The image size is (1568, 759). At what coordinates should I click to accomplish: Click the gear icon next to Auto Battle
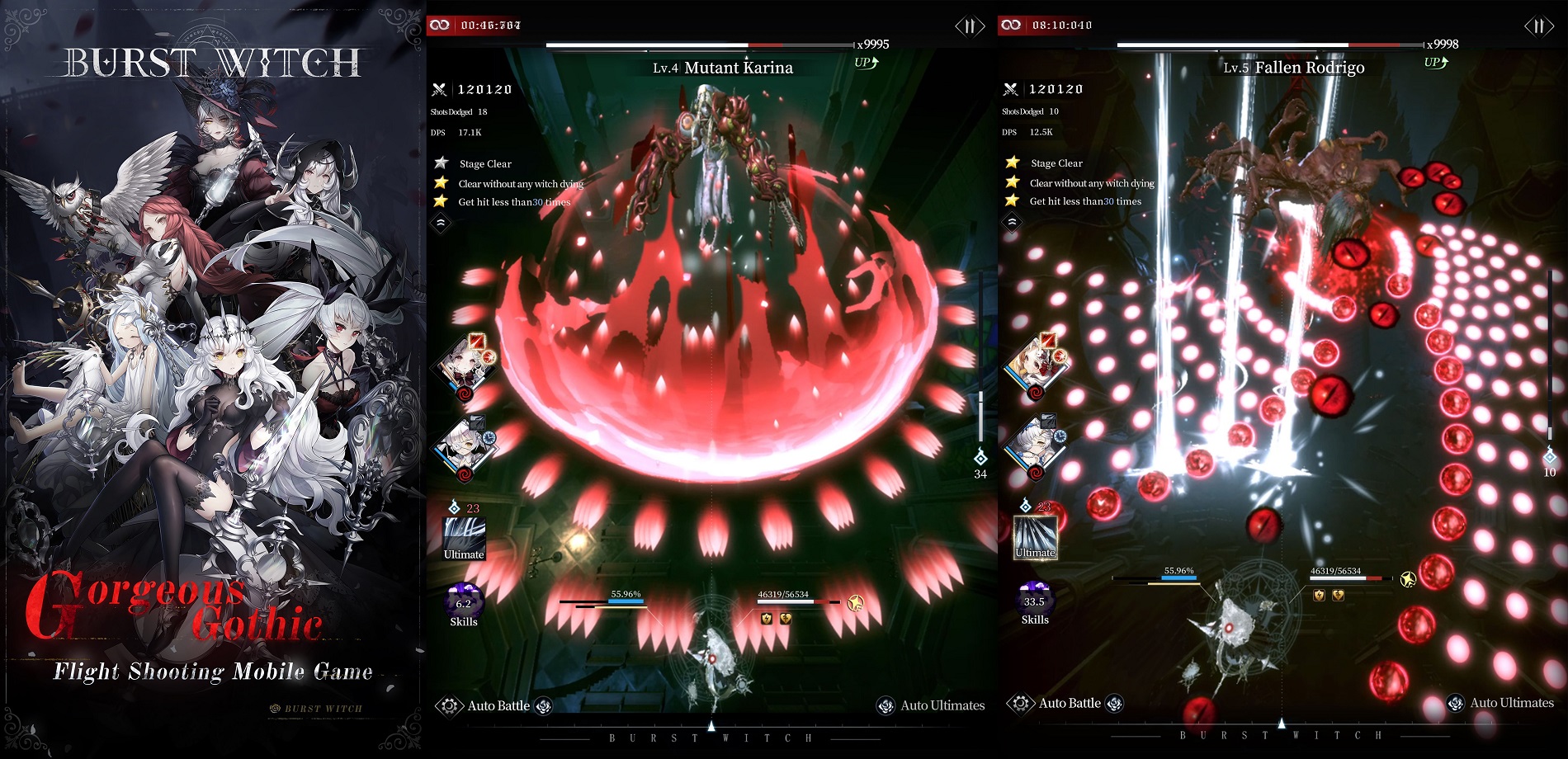(448, 705)
